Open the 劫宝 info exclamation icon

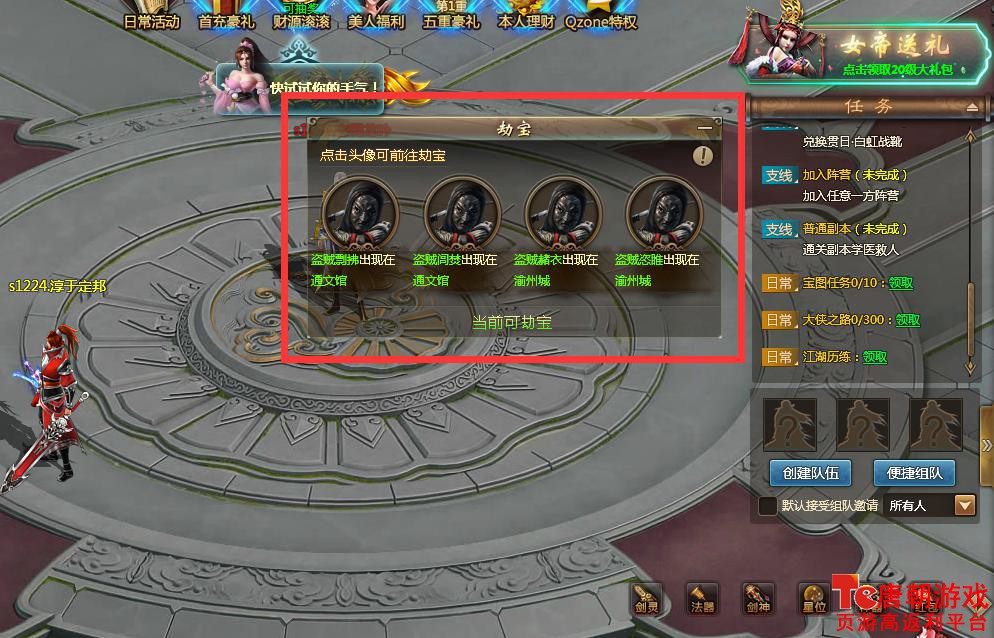coord(704,156)
